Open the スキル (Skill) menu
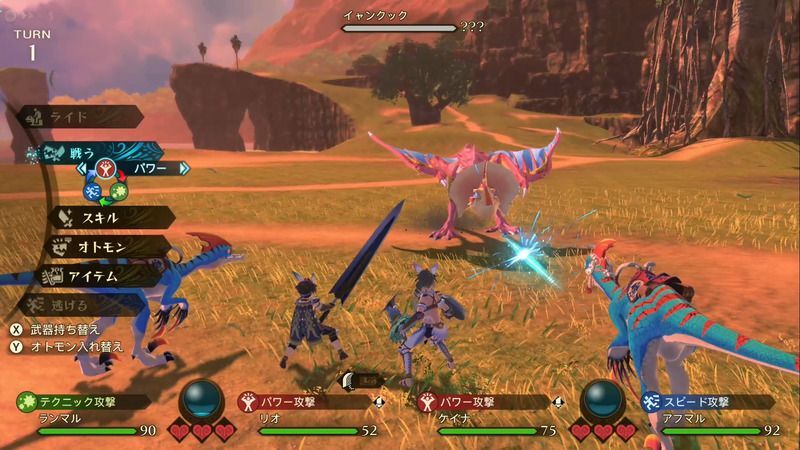Image resolution: width=800 pixels, height=450 pixels. coord(106,216)
